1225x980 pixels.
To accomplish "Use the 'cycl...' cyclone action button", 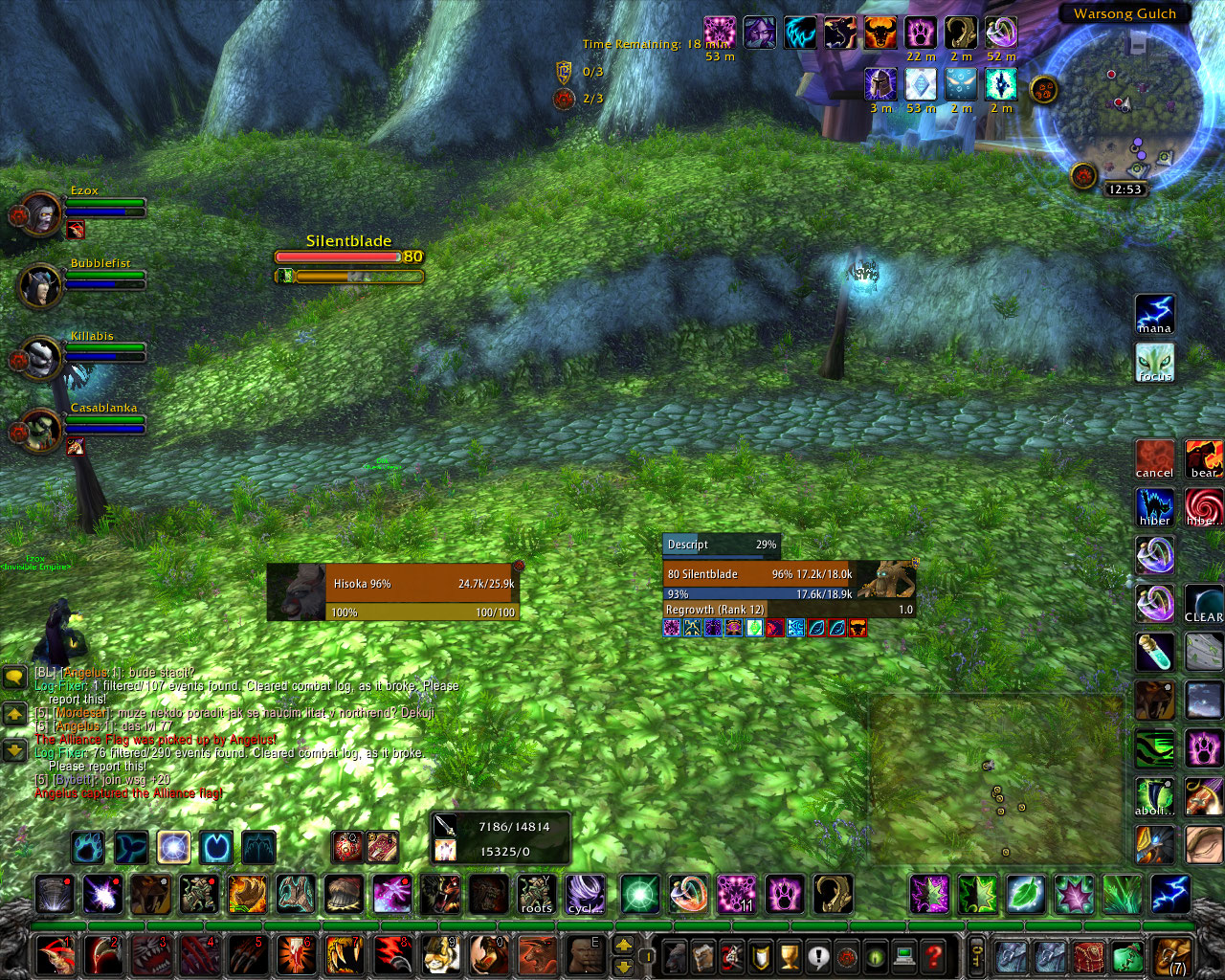I will (585, 895).
